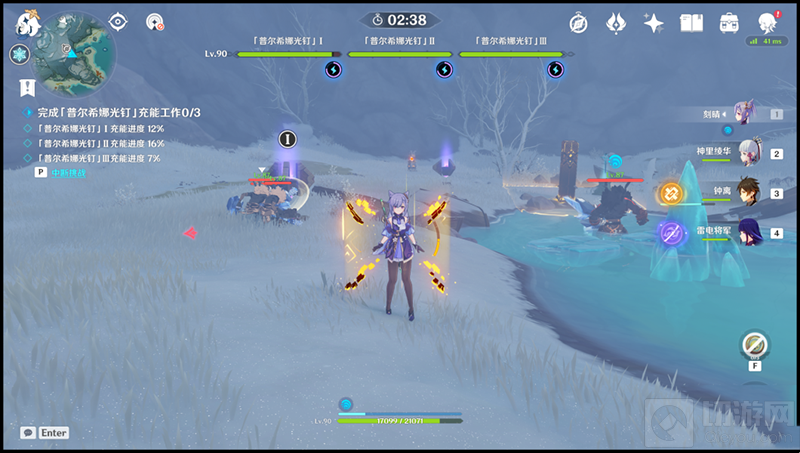Select active character 刻晴 in the party list
Viewport: 800px width, 453px height.
(749, 113)
